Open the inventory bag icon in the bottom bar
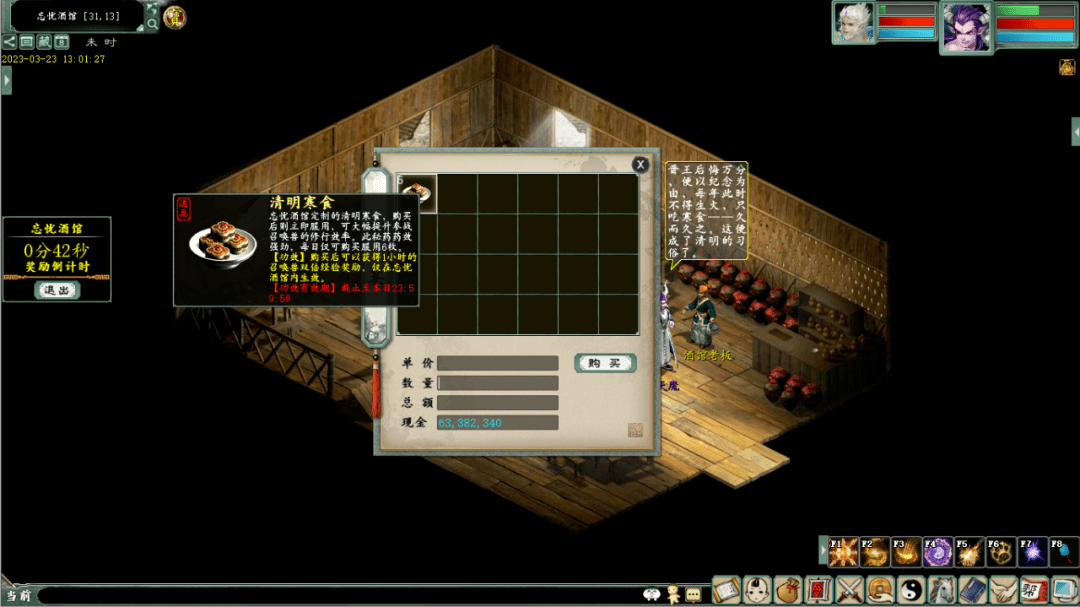 click(x=789, y=590)
